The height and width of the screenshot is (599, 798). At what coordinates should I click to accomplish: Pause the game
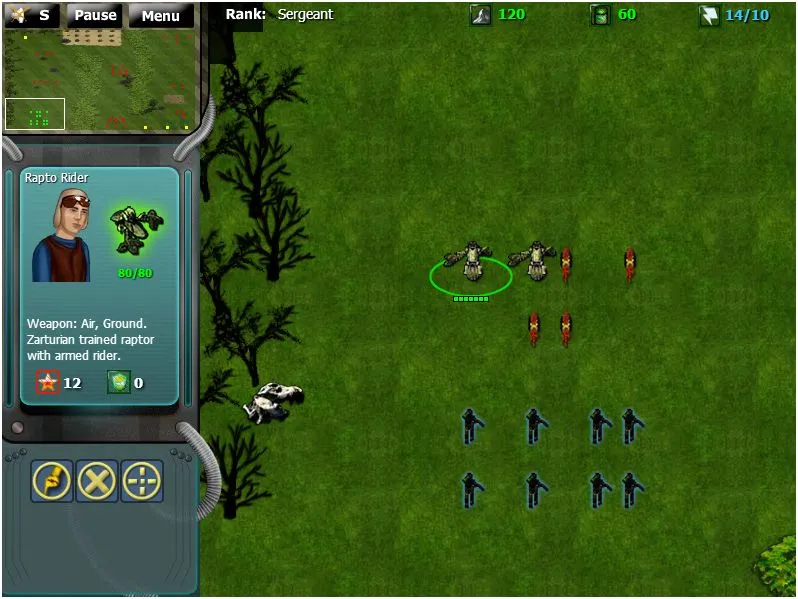tap(96, 16)
